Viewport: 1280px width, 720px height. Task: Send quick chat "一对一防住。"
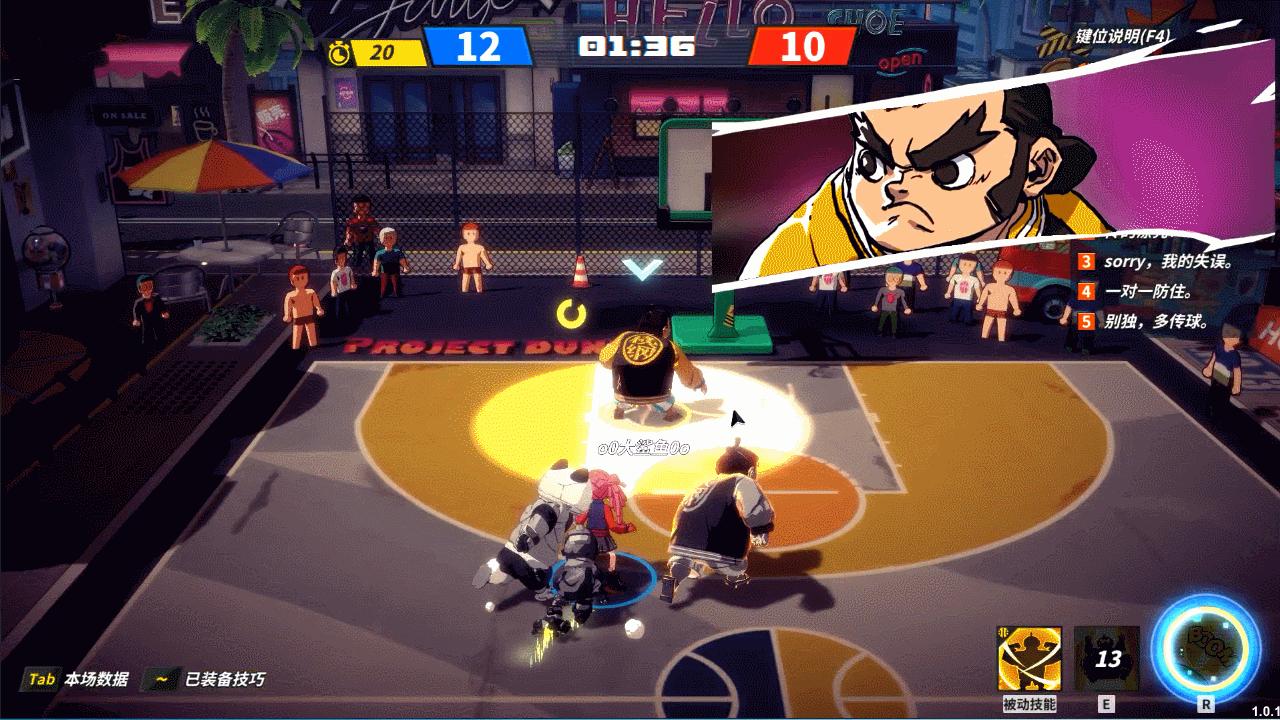coord(1150,292)
